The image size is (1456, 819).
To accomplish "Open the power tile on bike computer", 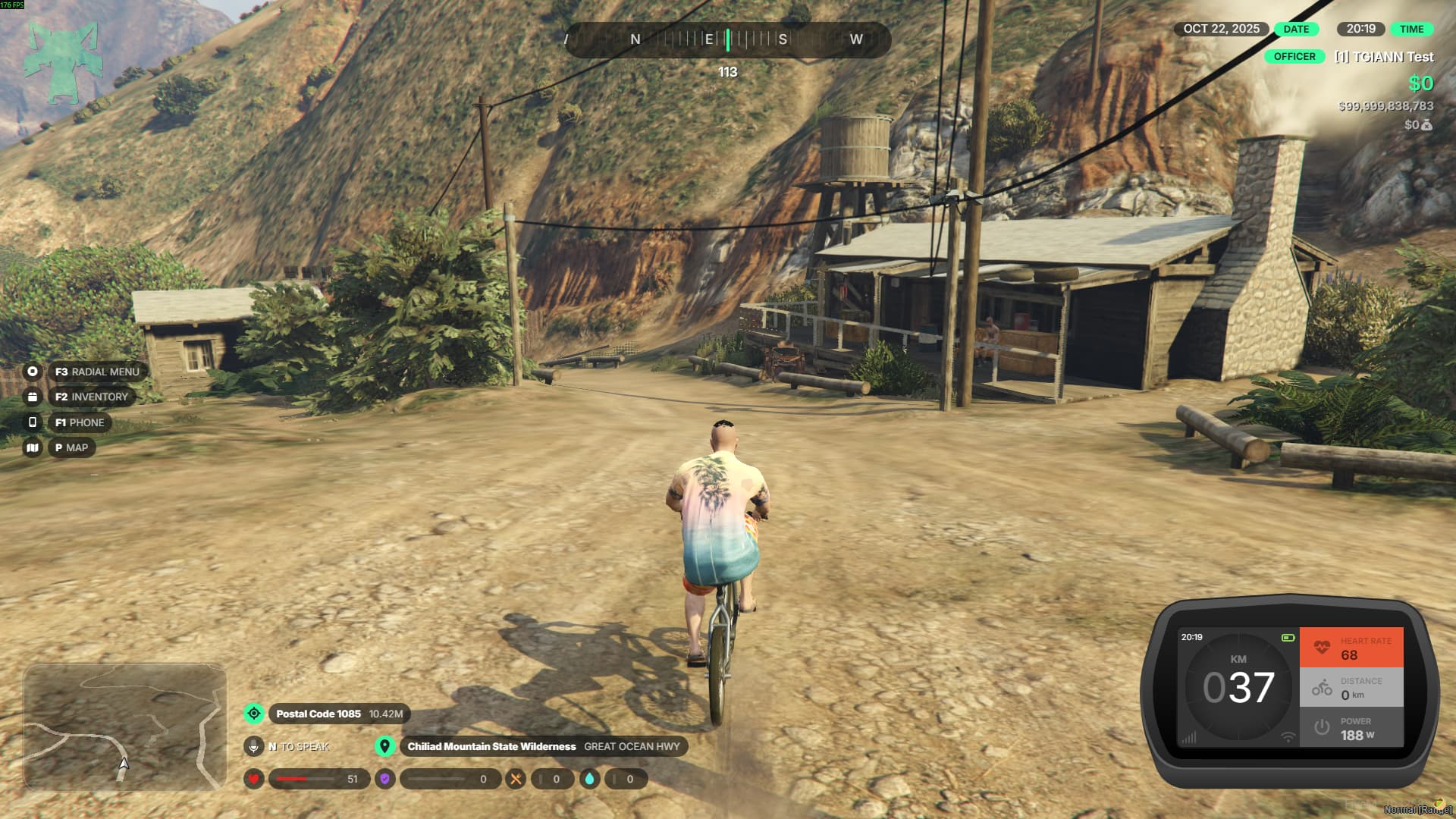I will click(1351, 728).
